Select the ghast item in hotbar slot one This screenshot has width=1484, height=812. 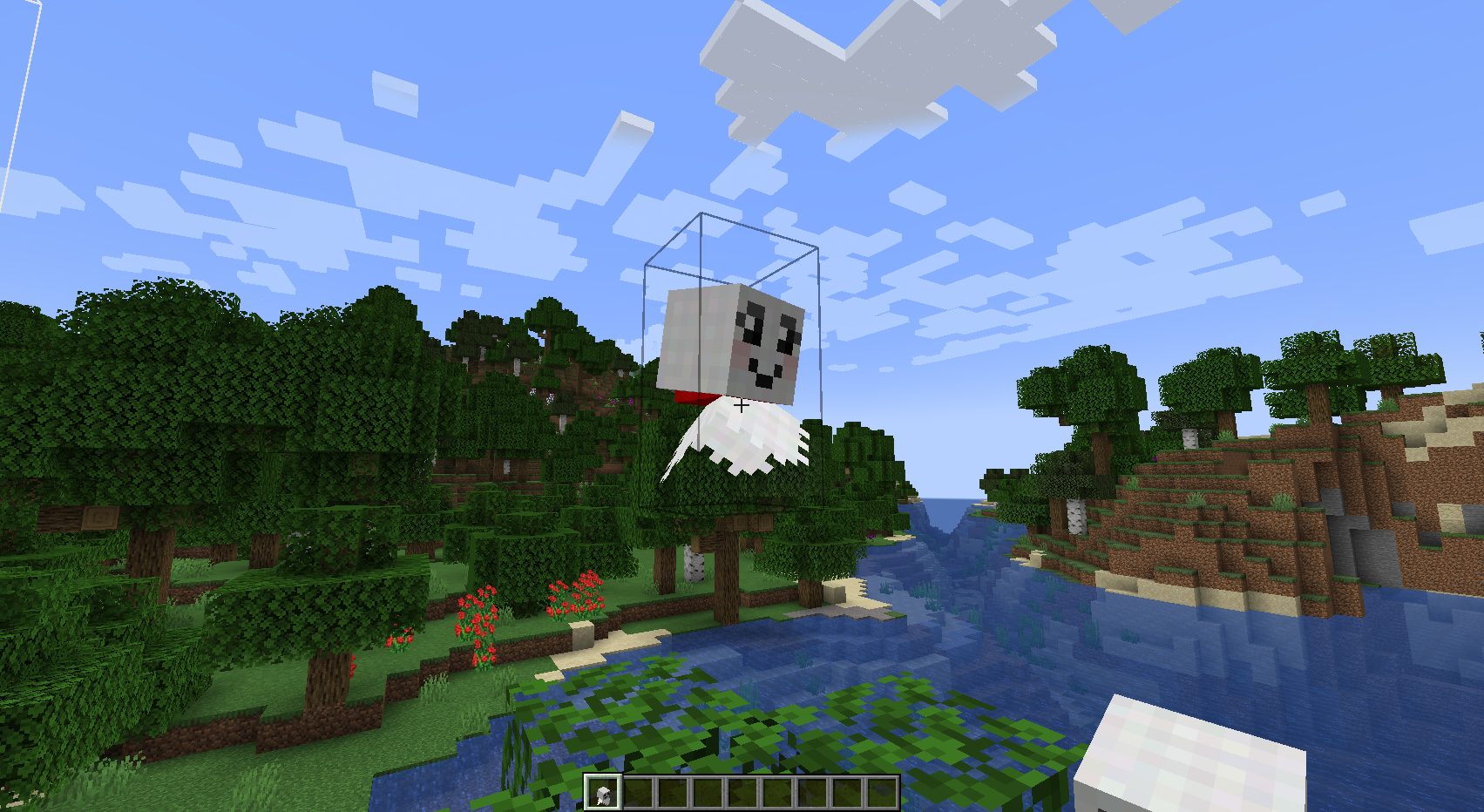pyautogui.click(x=601, y=791)
